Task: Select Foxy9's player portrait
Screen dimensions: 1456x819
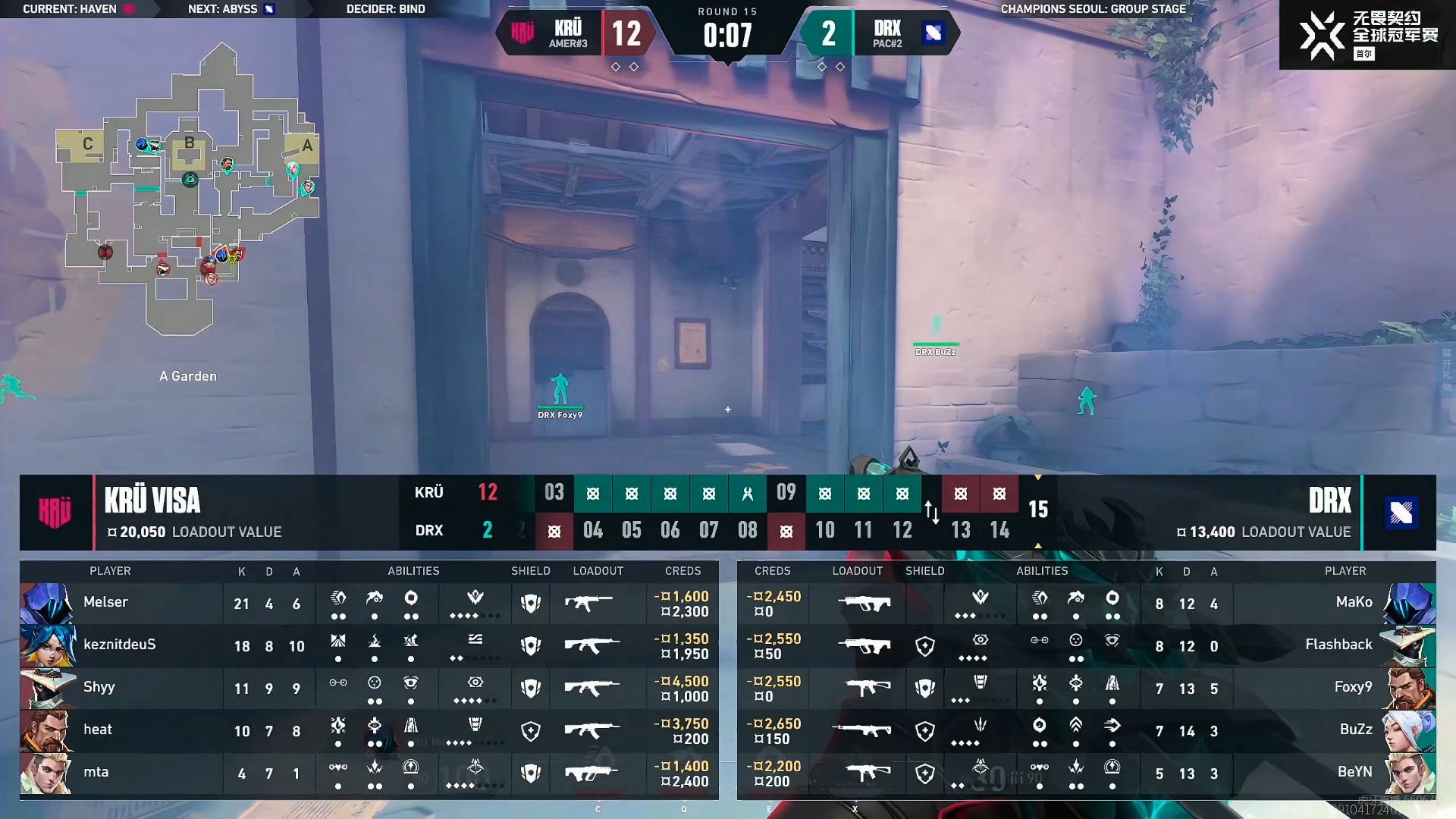Action: (x=1409, y=689)
